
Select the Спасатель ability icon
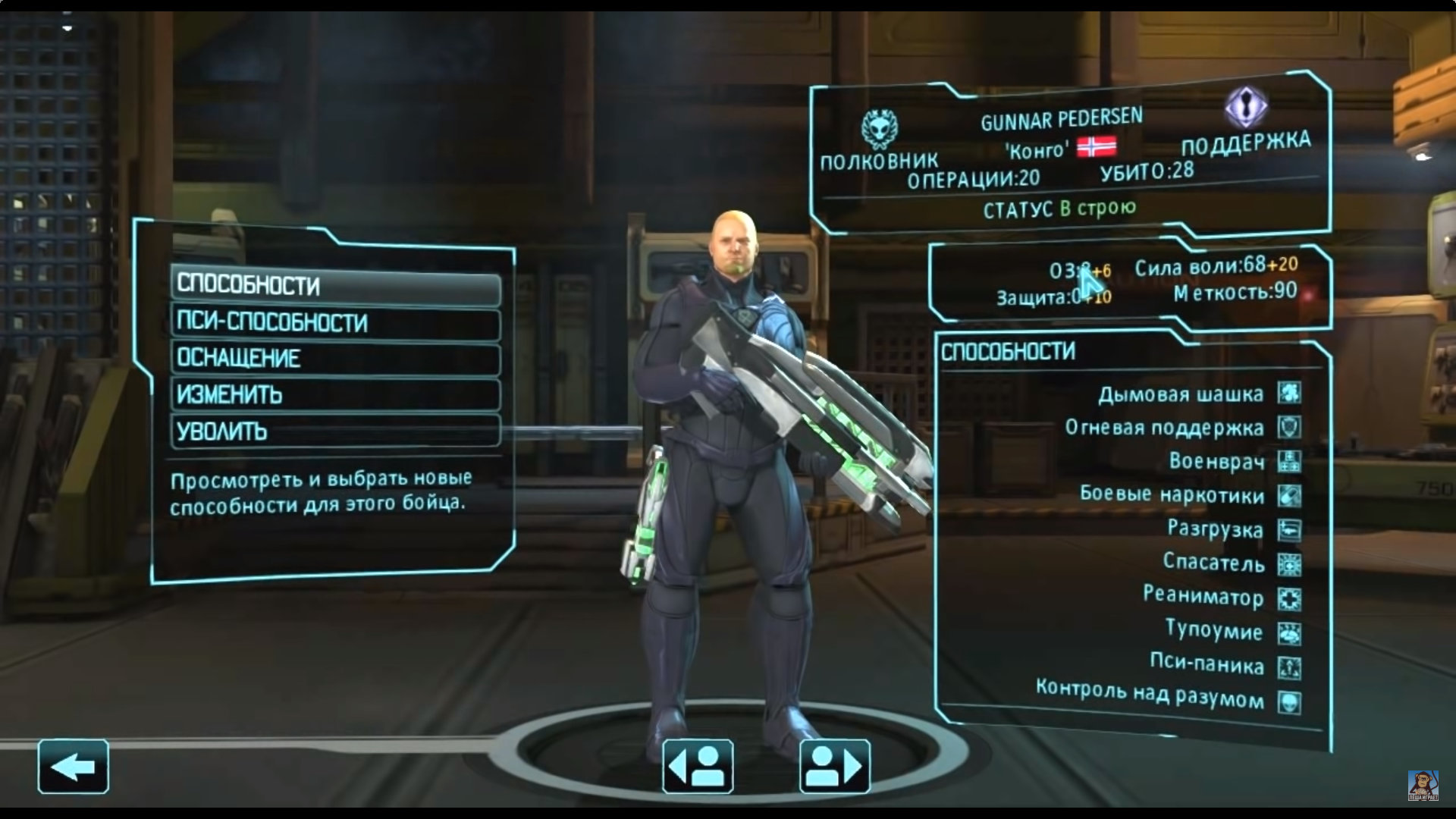coord(1289,564)
